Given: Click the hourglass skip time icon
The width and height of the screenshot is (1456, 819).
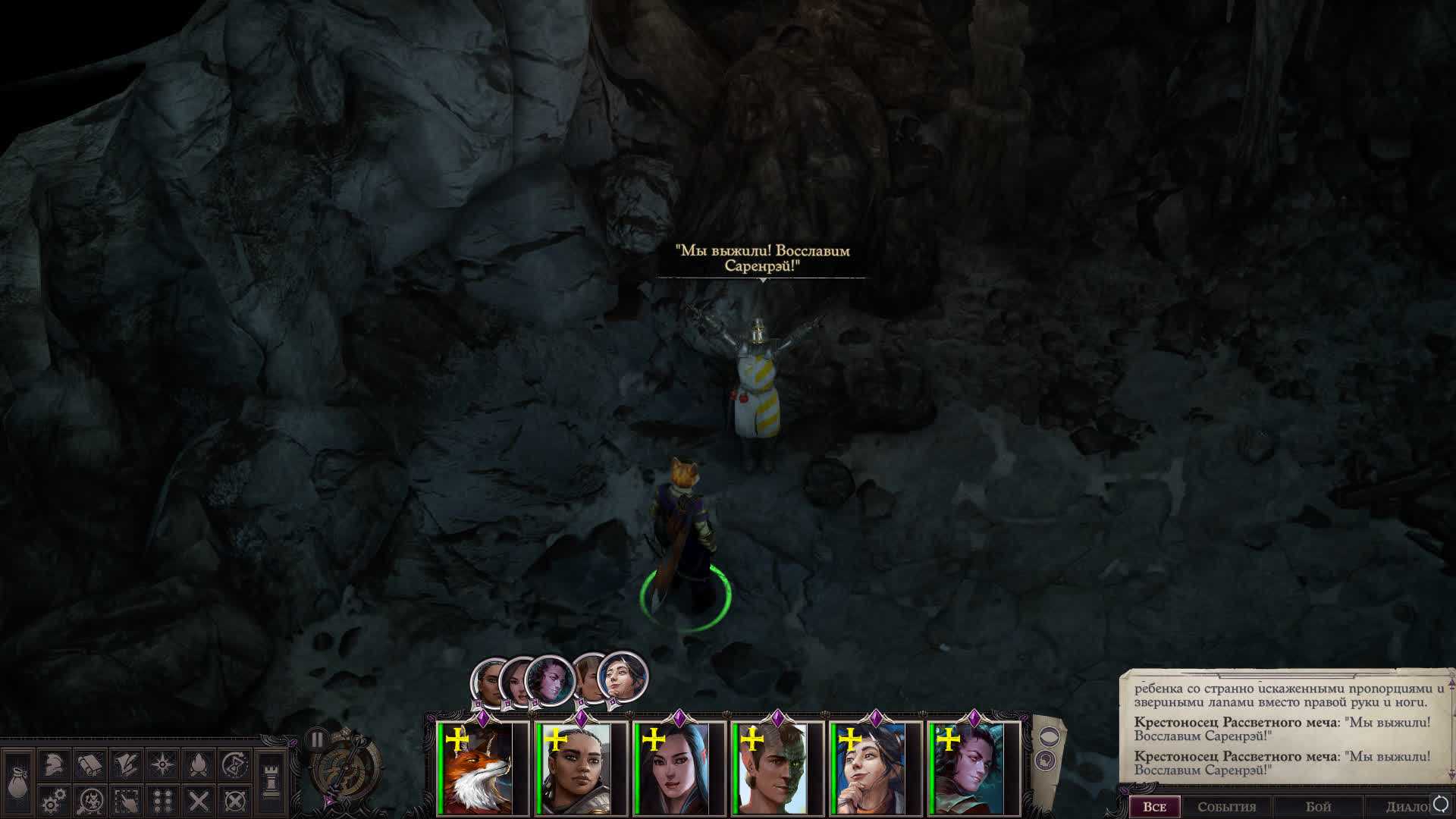Looking at the screenshot, I should [236, 764].
